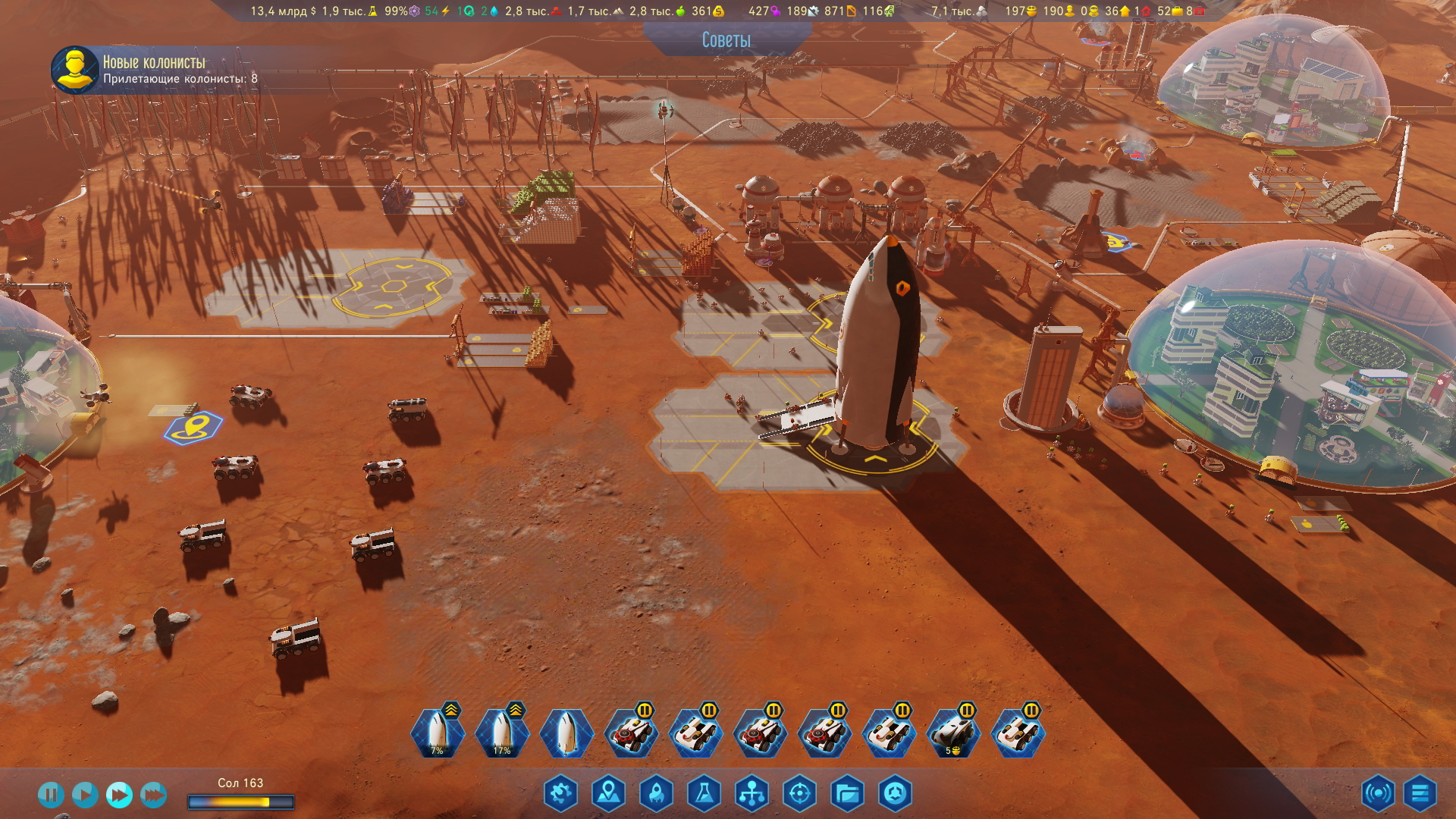Click the crosshair target toolbar icon

[x=799, y=794]
